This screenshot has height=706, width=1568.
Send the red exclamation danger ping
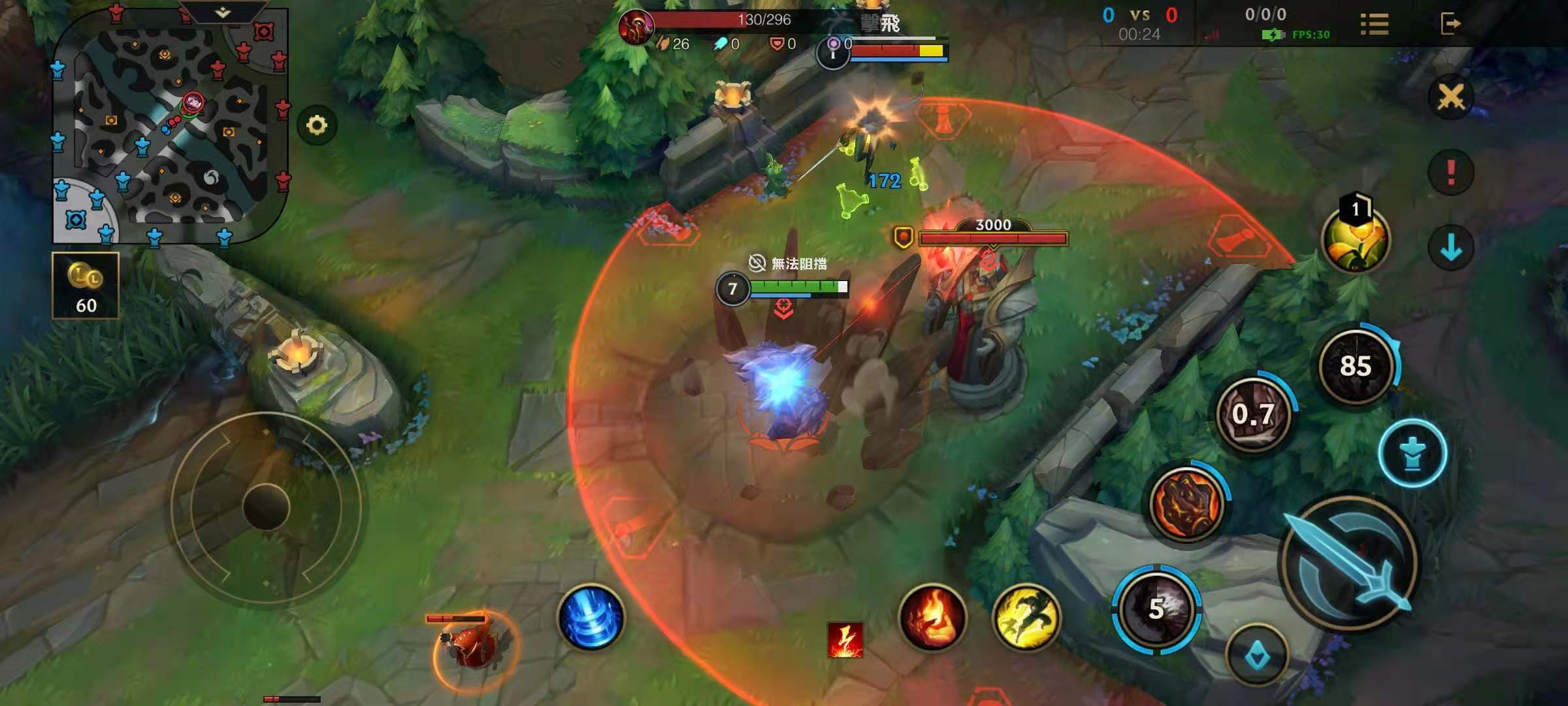(x=1450, y=173)
